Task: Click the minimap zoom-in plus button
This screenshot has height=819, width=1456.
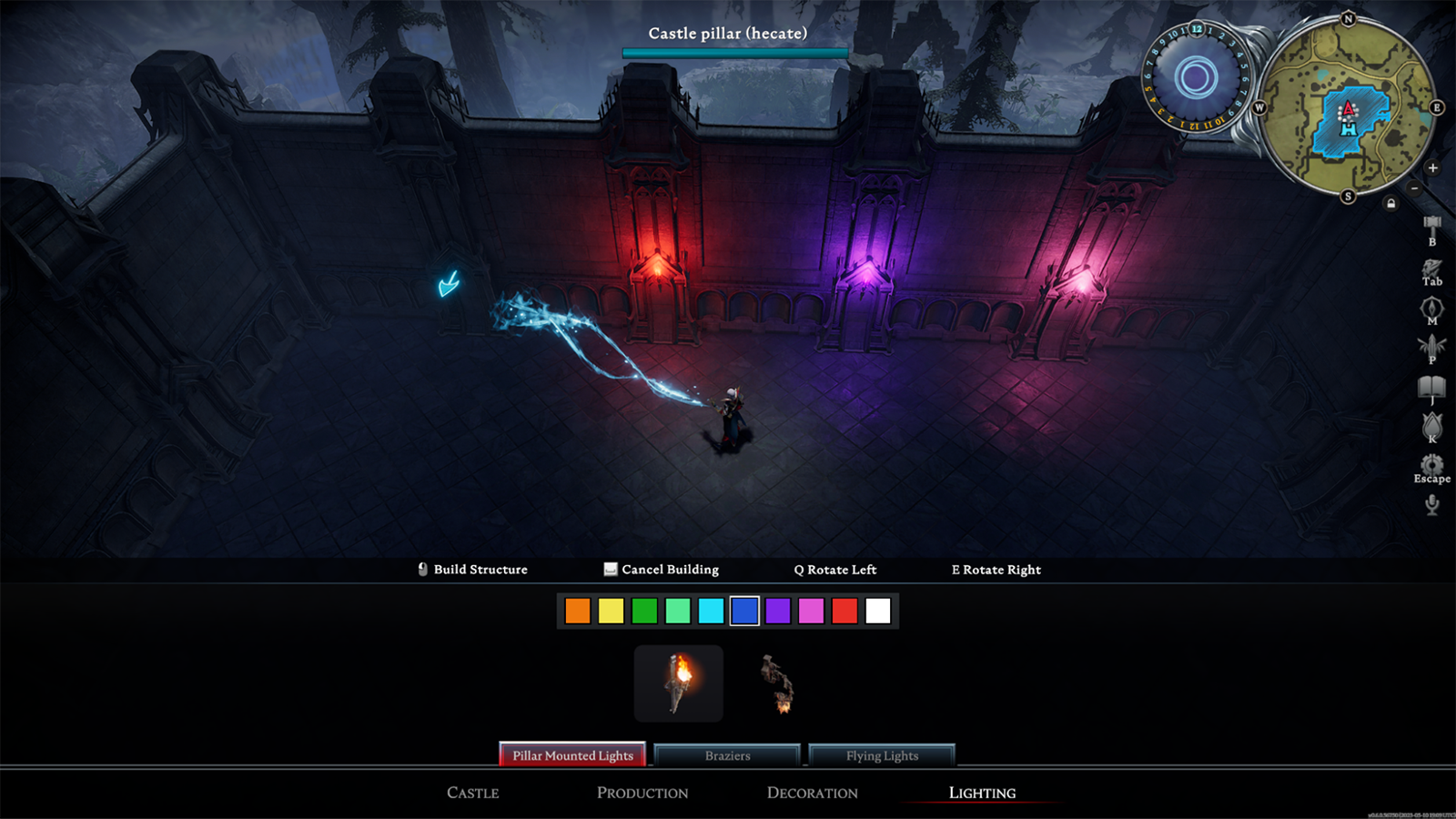Action: point(1432,167)
